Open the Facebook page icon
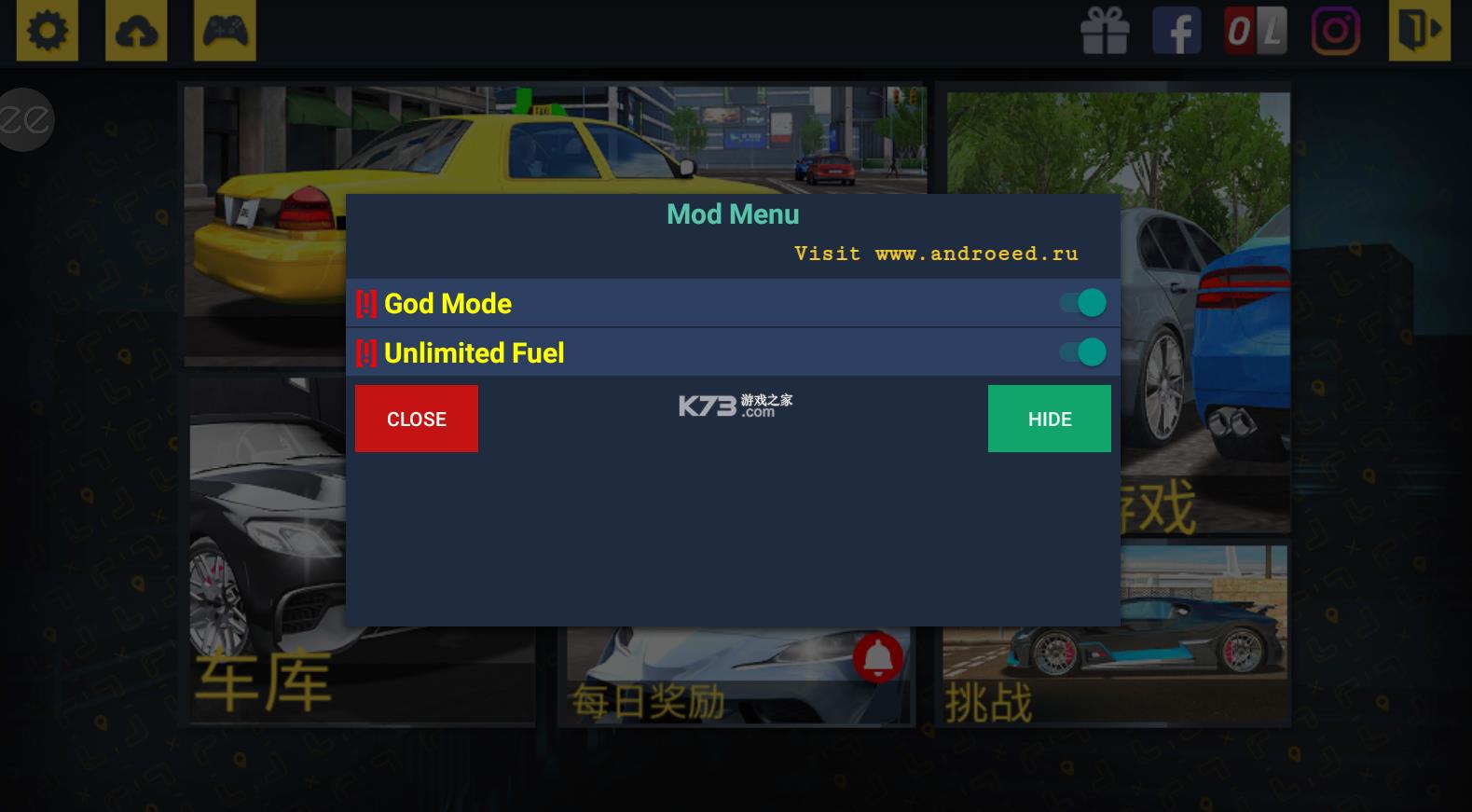The height and width of the screenshot is (812, 1472). coord(1176,31)
